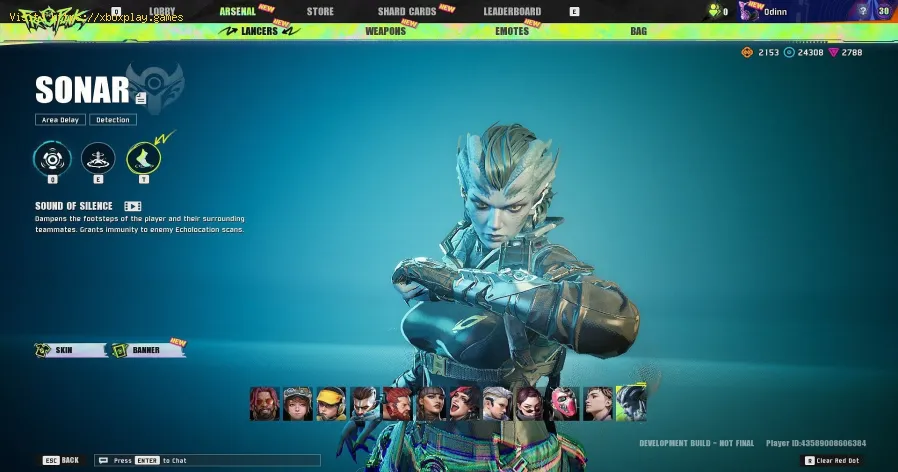
Task: Choose the lancer with the pink skull mask
Action: pos(565,403)
